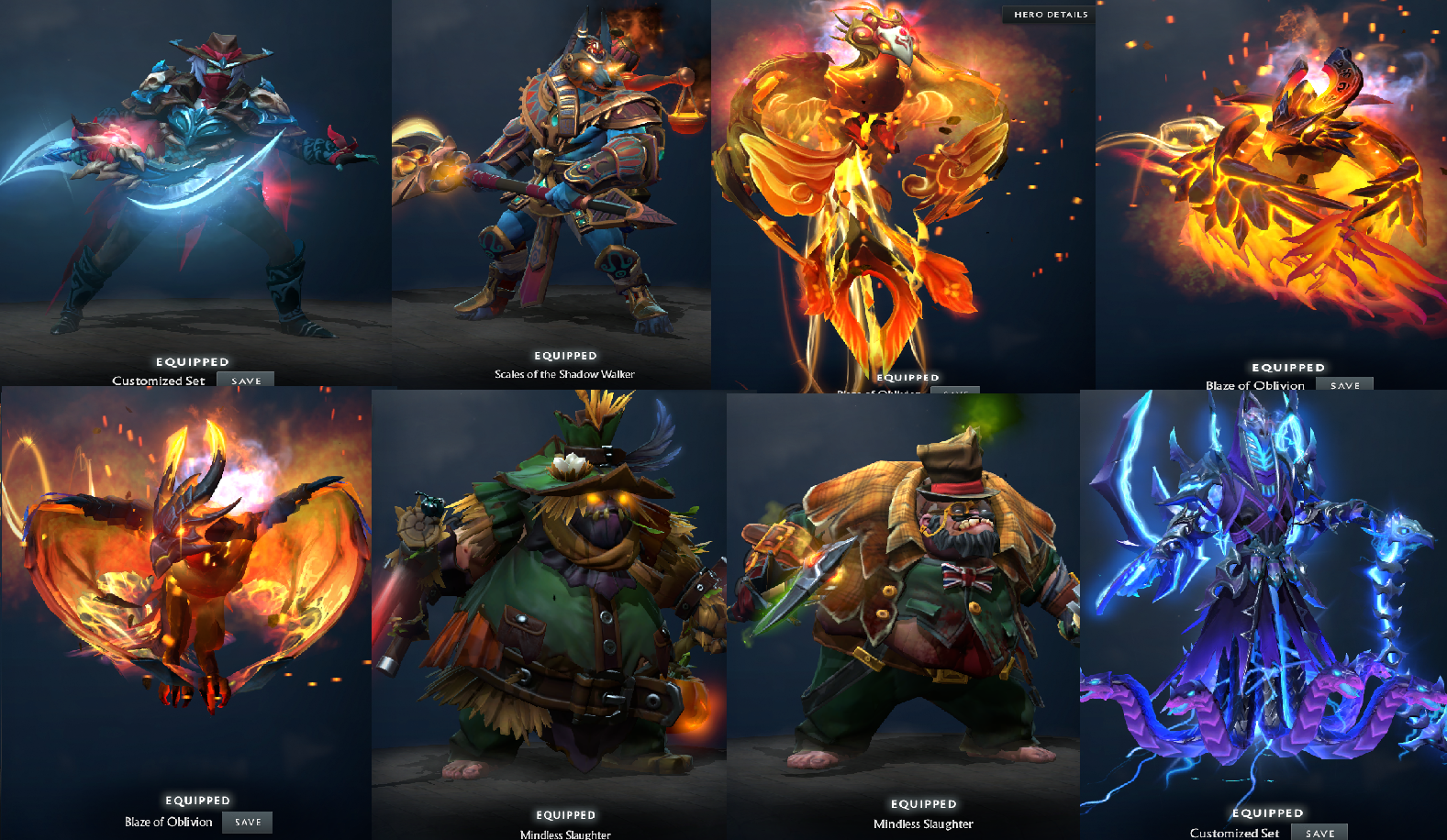Click the Customized Set label top left
Screen dimensions: 1447x840
point(158,380)
